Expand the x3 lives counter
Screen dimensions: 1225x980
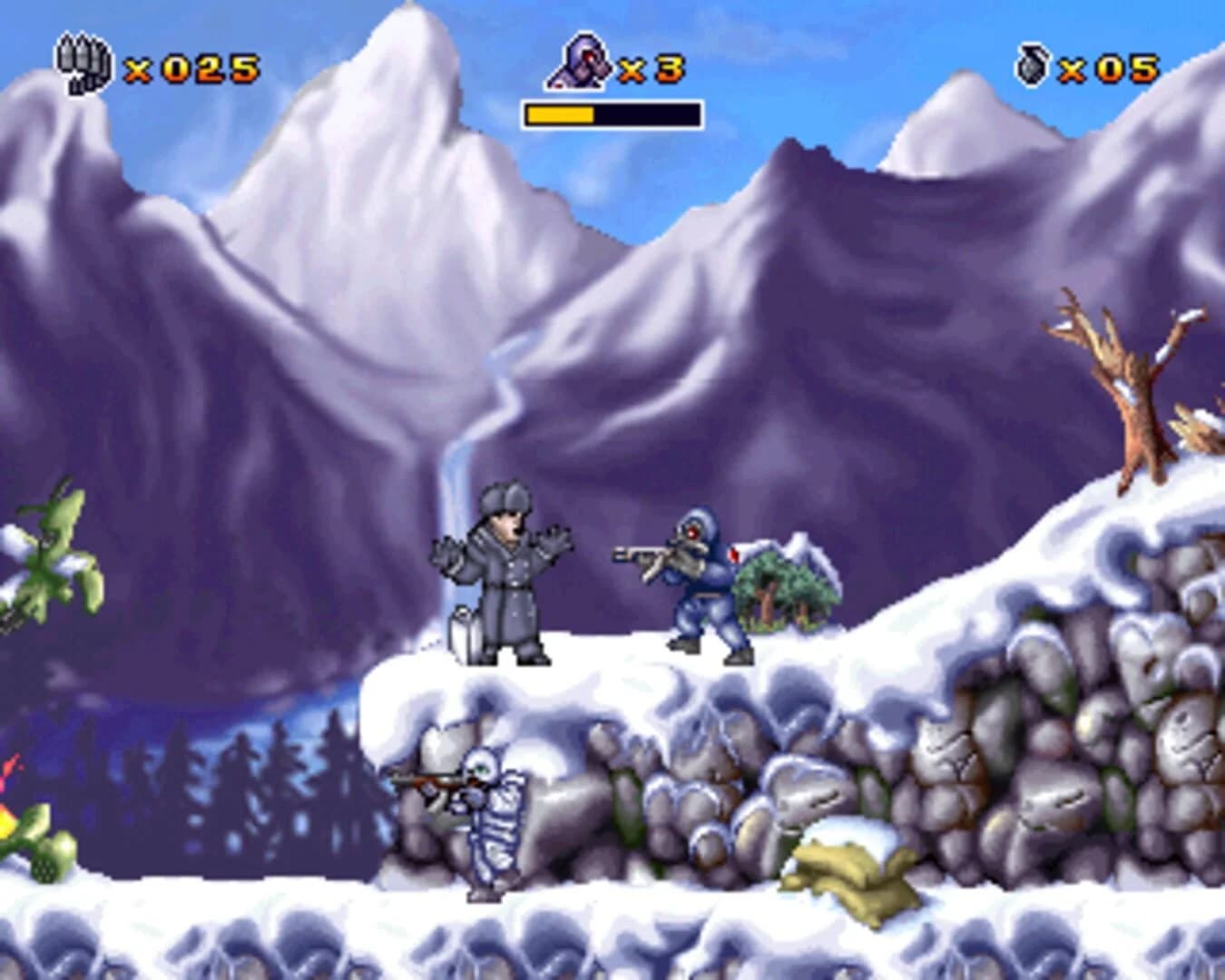(651, 65)
